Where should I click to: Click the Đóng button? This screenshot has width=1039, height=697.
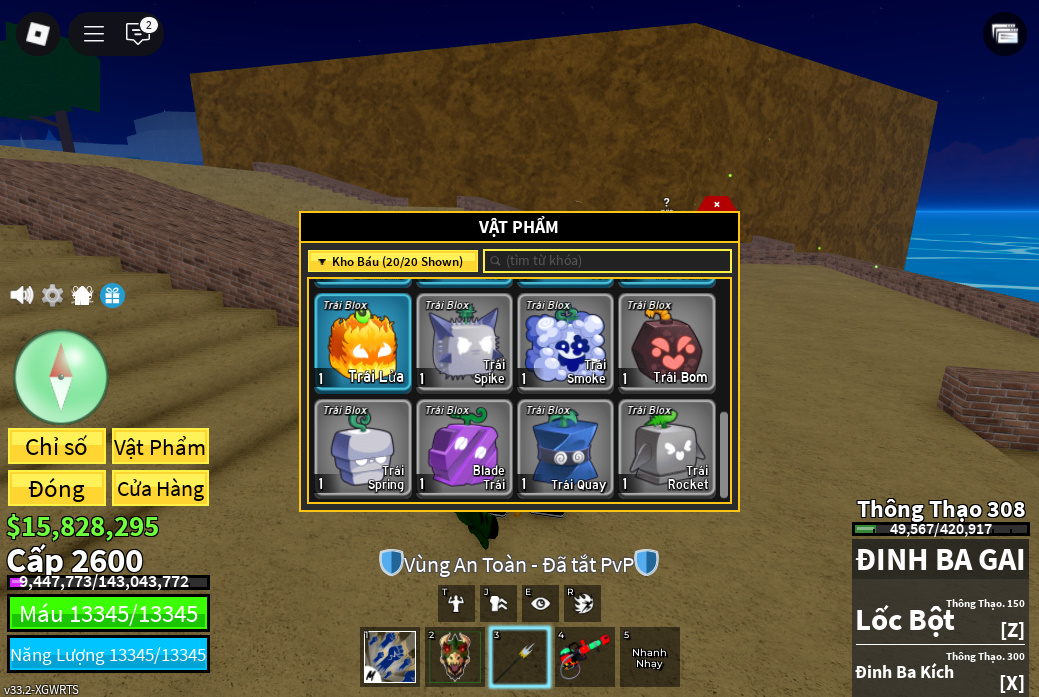tap(57, 489)
